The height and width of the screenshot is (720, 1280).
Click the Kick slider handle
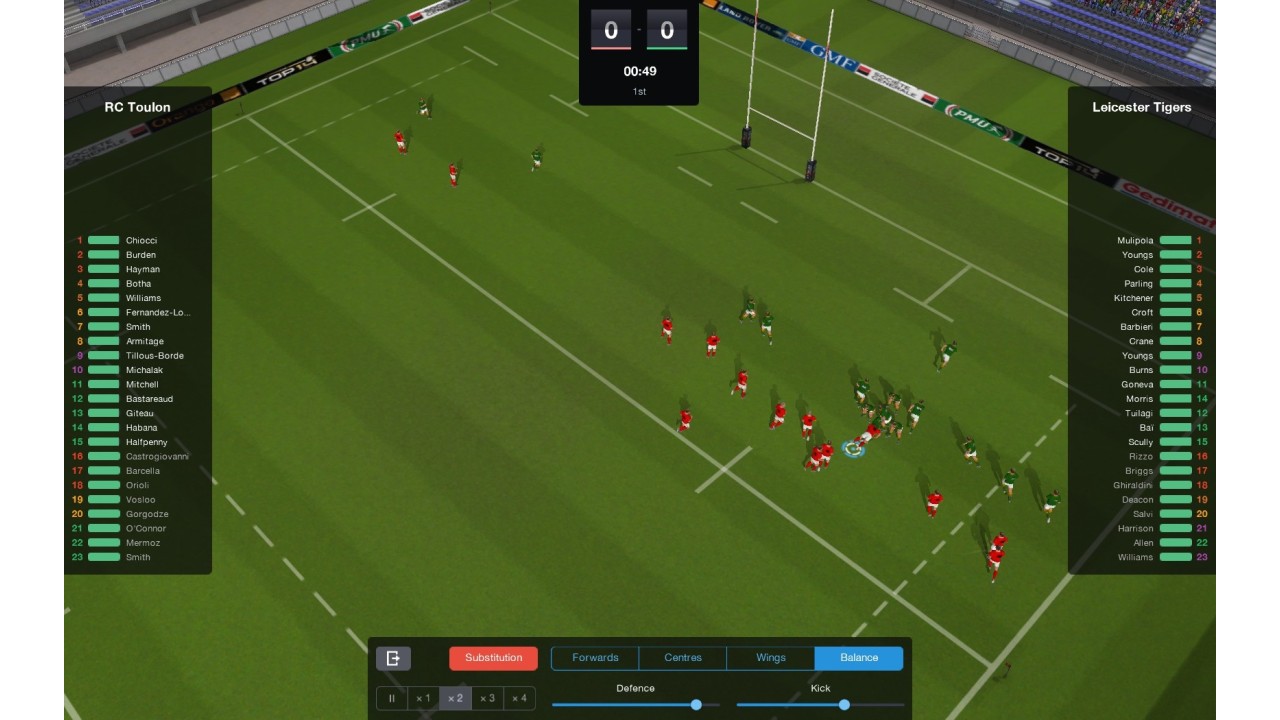coord(844,705)
